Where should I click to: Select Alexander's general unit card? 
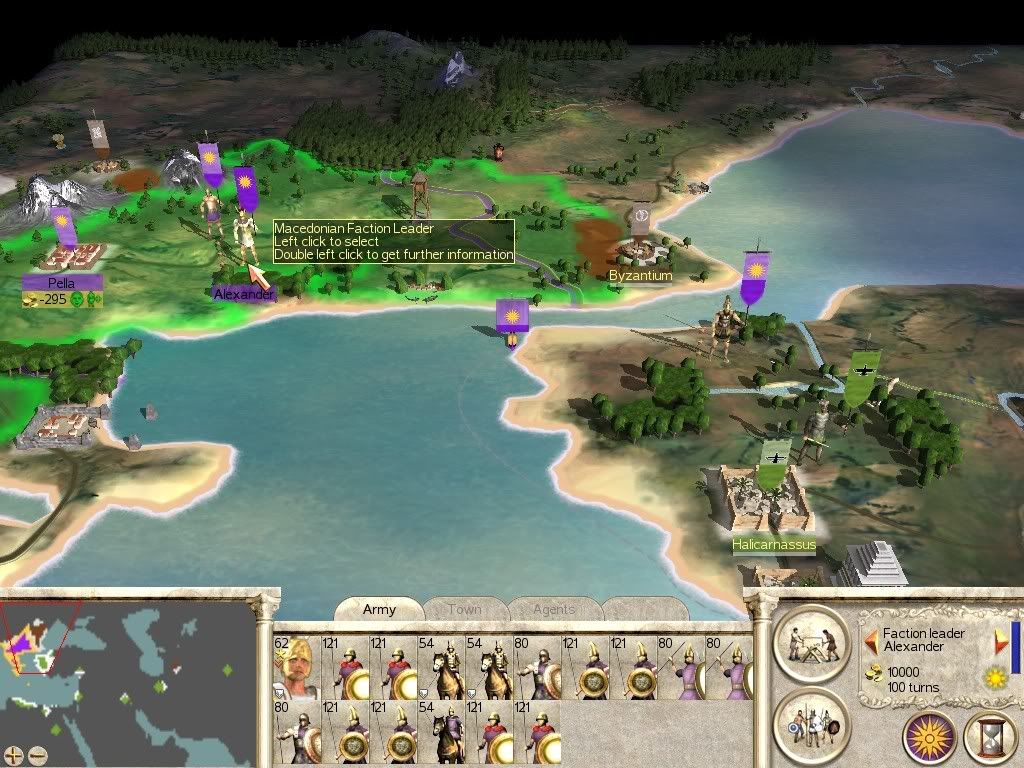tap(295, 666)
